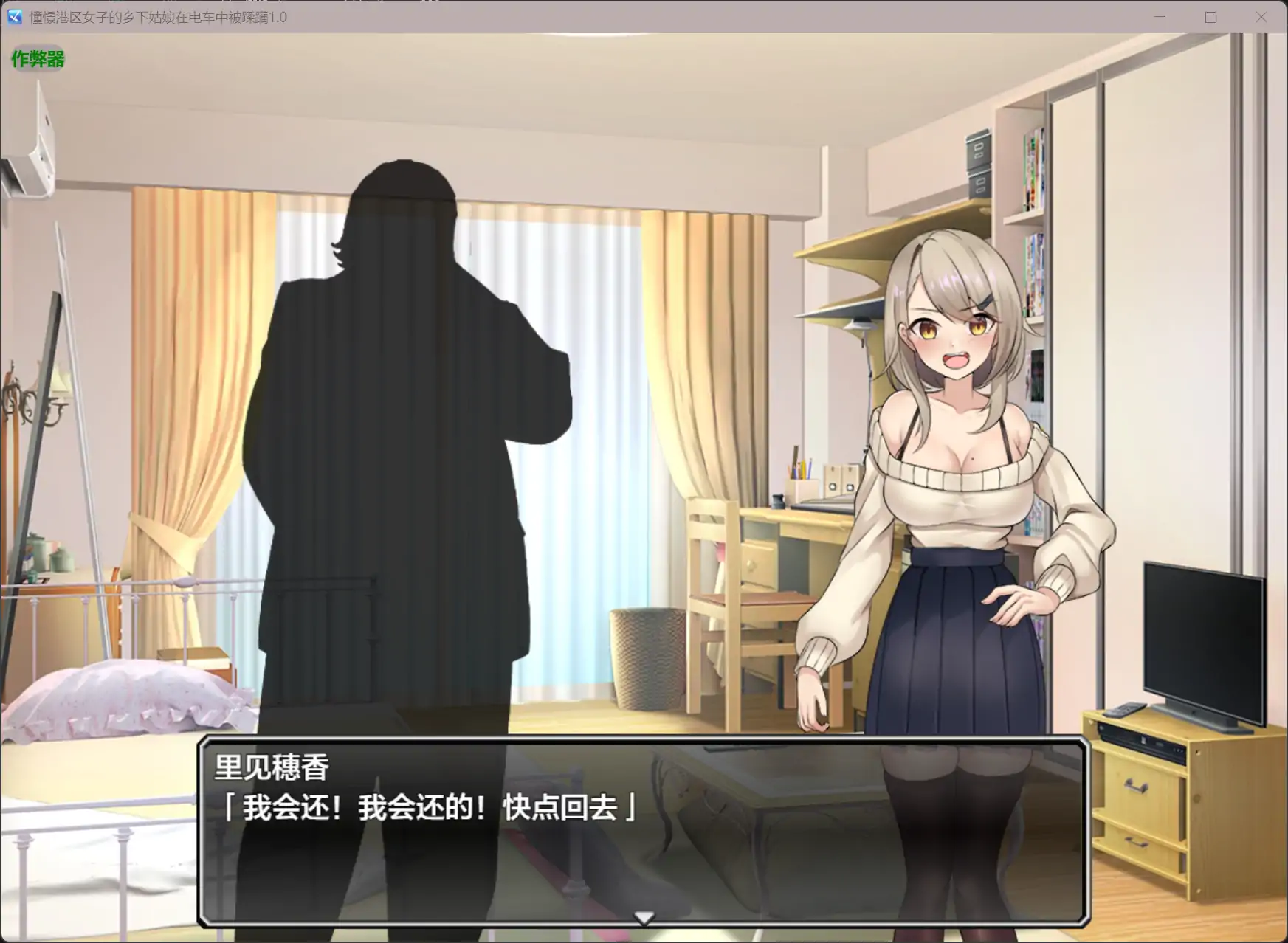This screenshot has height=943, width=1288.
Task: Open the 作弊器 cheat tool
Action: click(x=37, y=60)
